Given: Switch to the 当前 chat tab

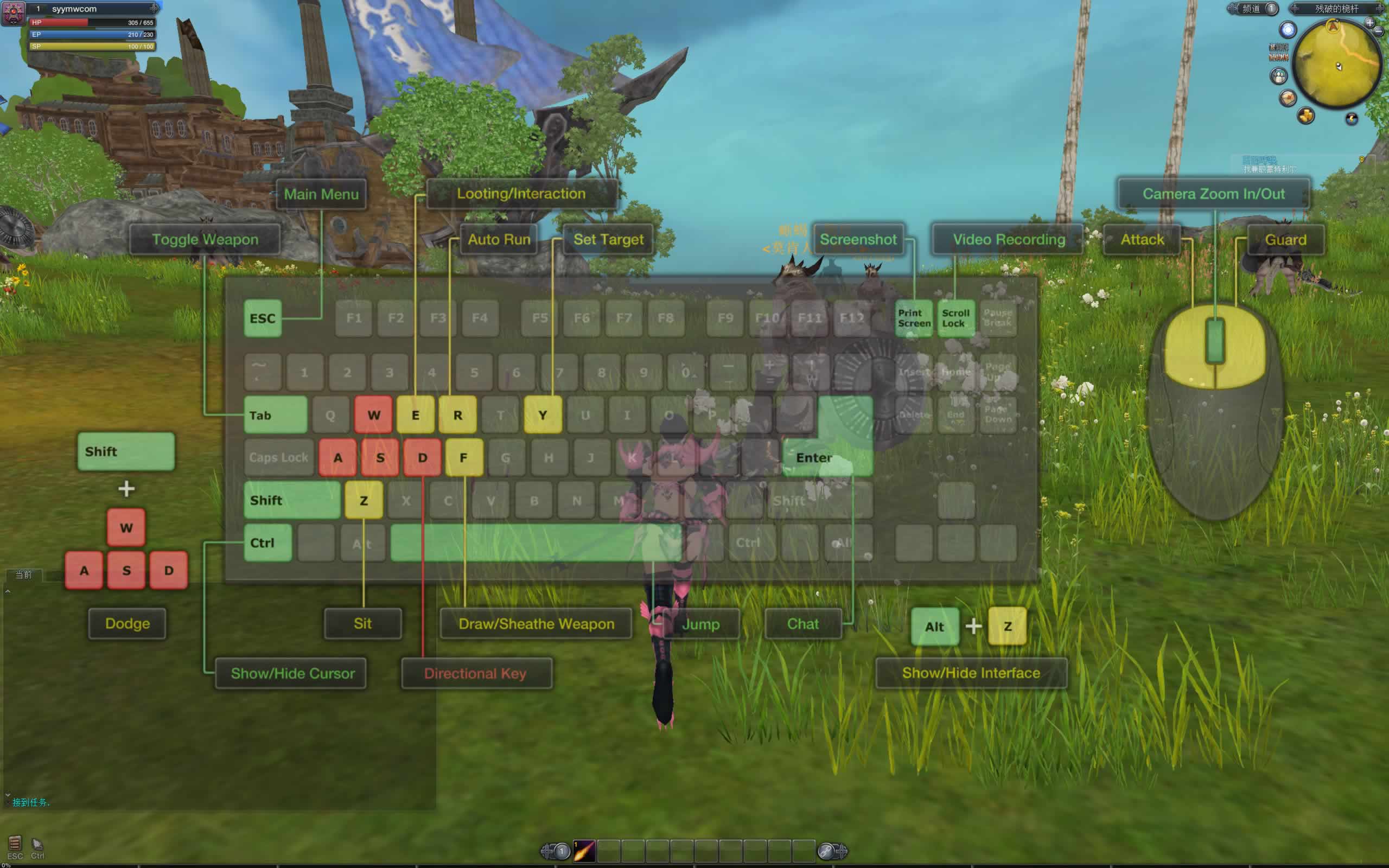Looking at the screenshot, I should pyautogui.click(x=23, y=575).
